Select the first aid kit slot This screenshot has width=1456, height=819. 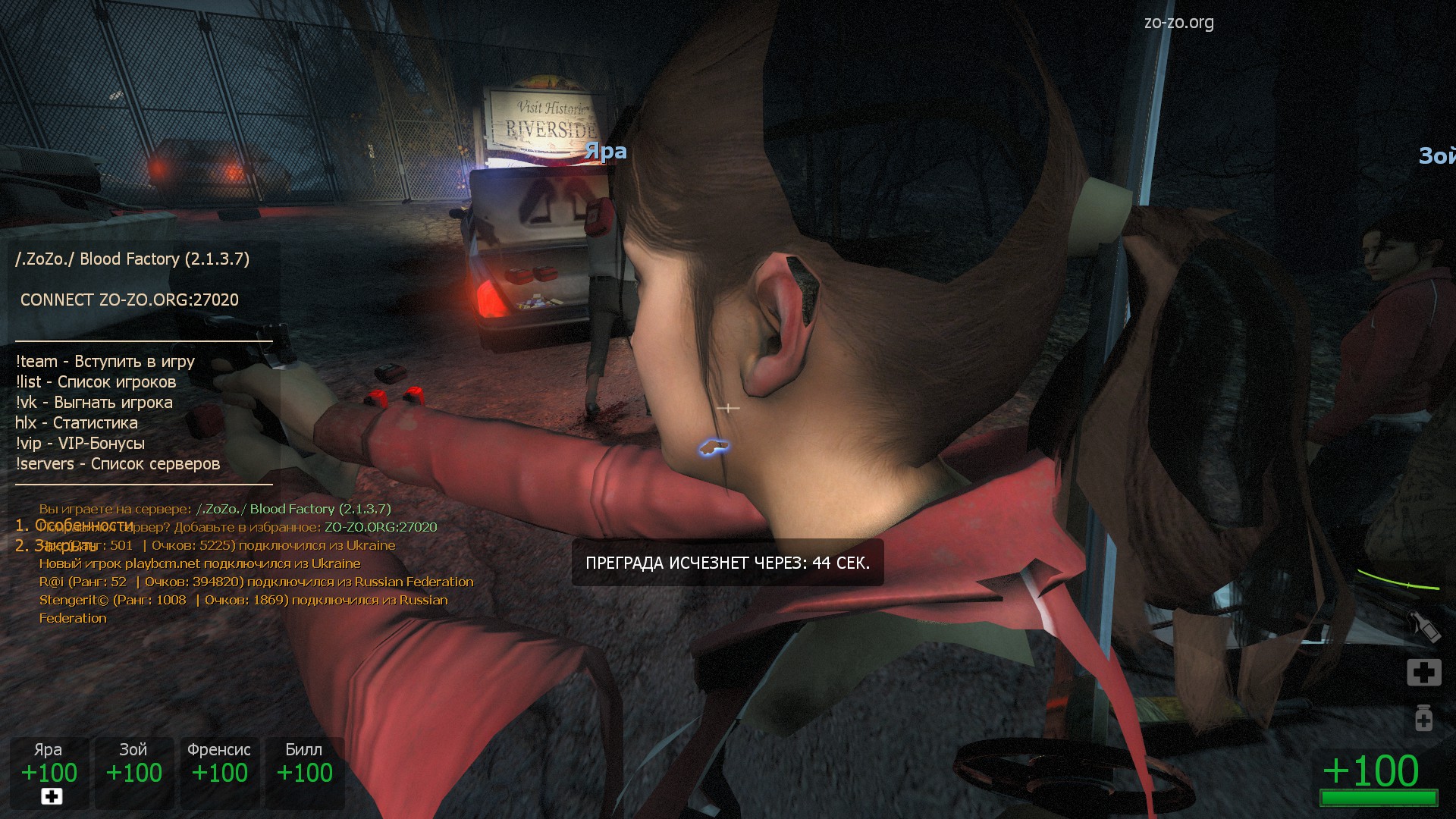click(x=1423, y=672)
